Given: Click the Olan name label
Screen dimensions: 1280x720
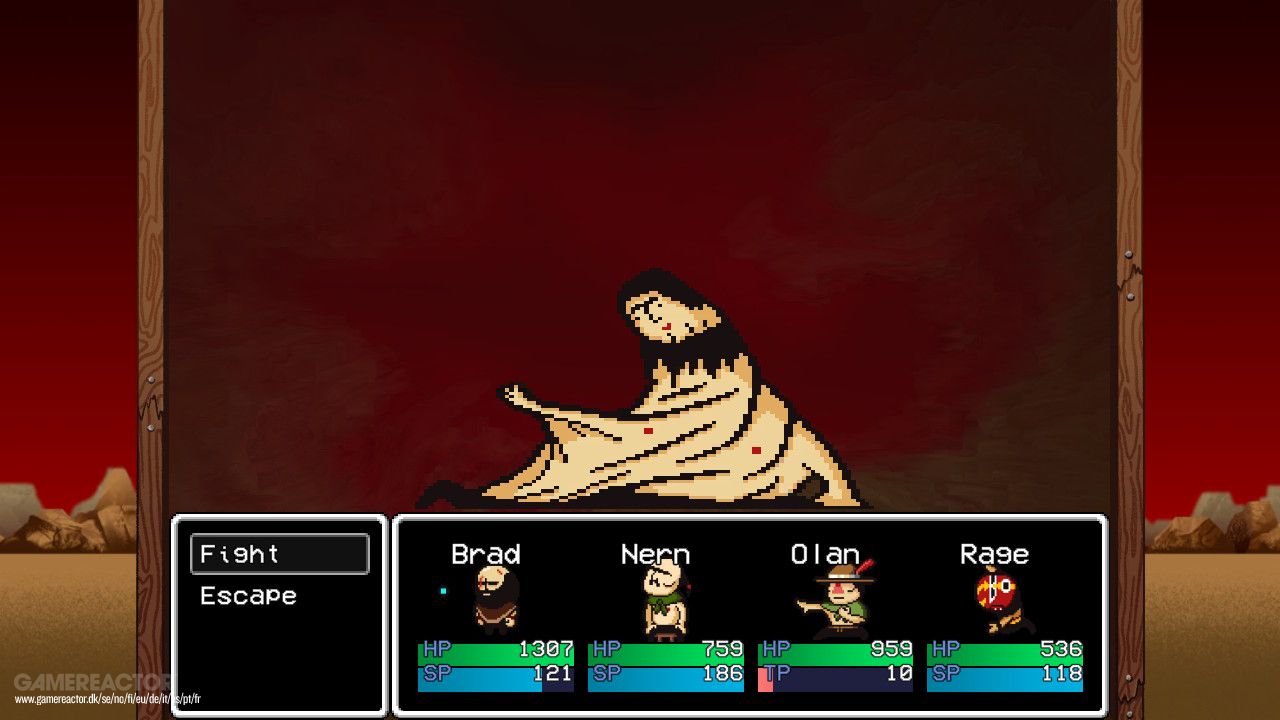Looking at the screenshot, I should pyautogui.click(x=827, y=553).
